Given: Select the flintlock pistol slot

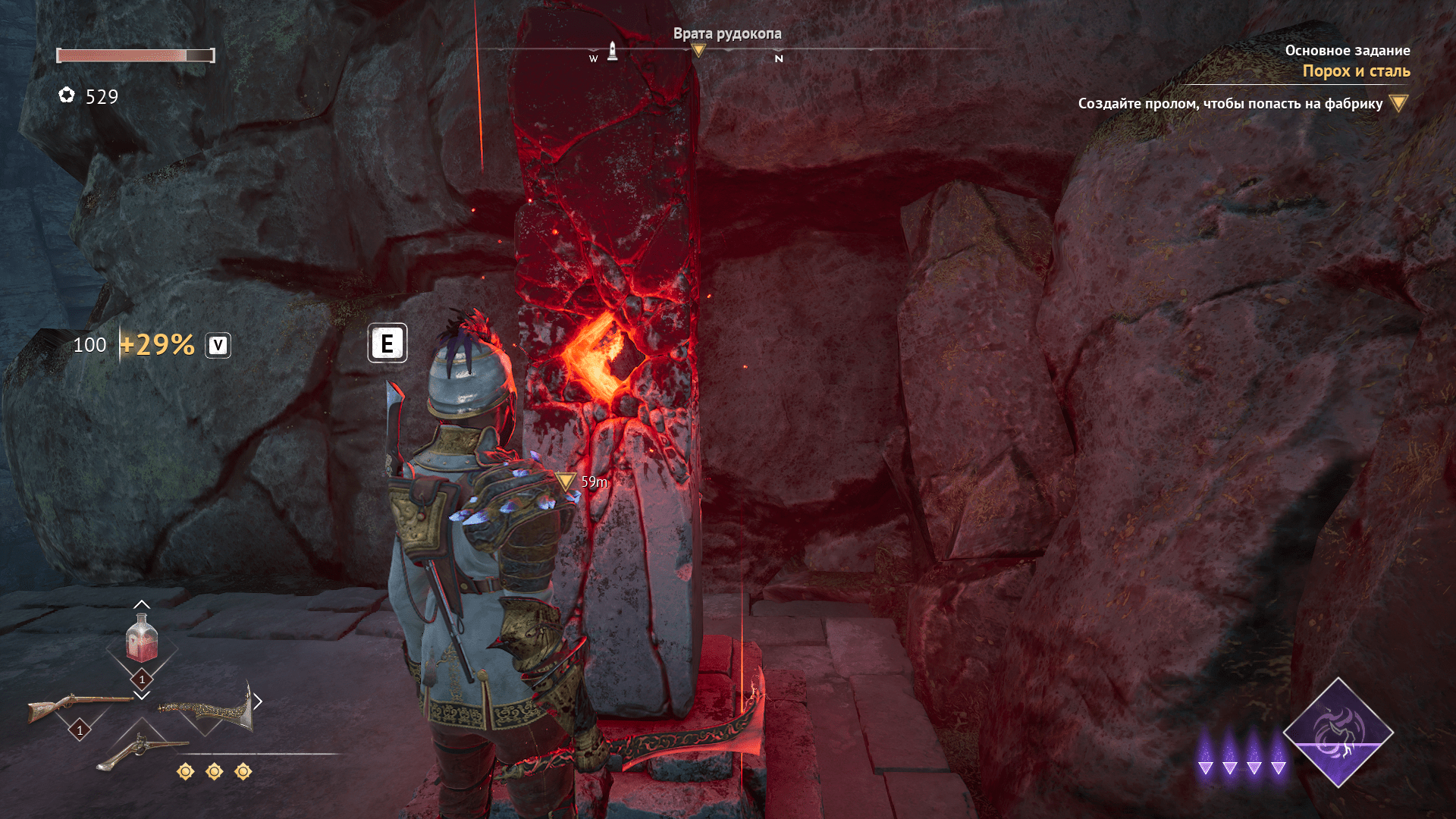Looking at the screenshot, I should 141,750.
